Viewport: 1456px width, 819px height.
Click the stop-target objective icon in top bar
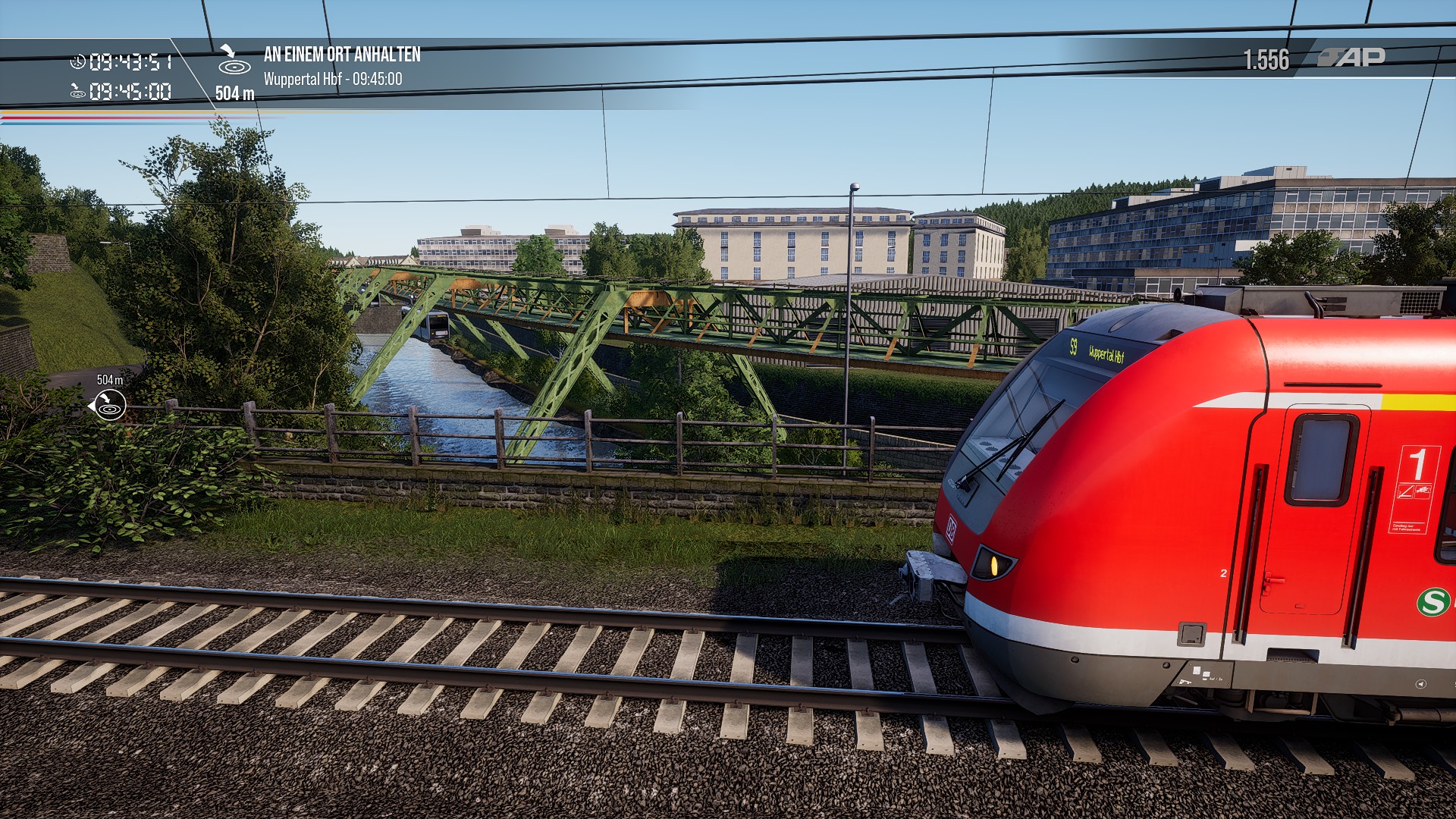[x=234, y=61]
